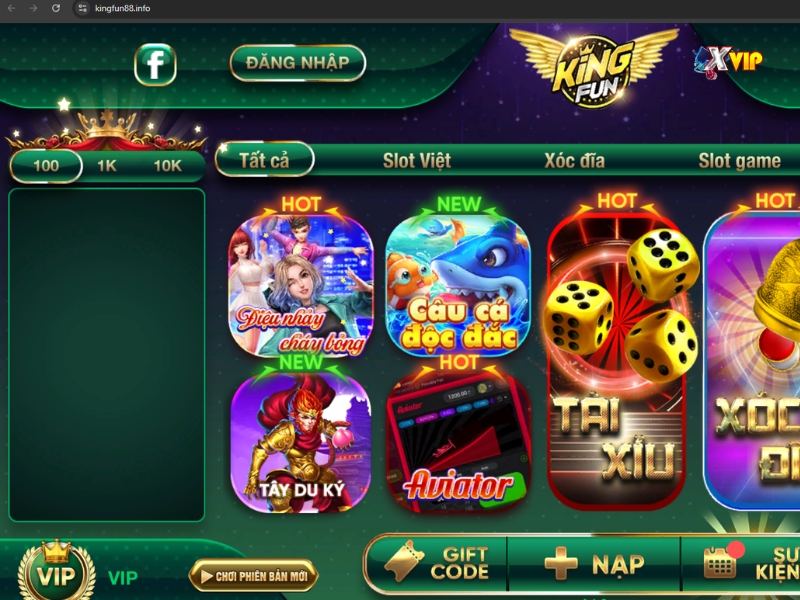
Task: Open the Câu cá độc đắc game
Action: coord(457,287)
